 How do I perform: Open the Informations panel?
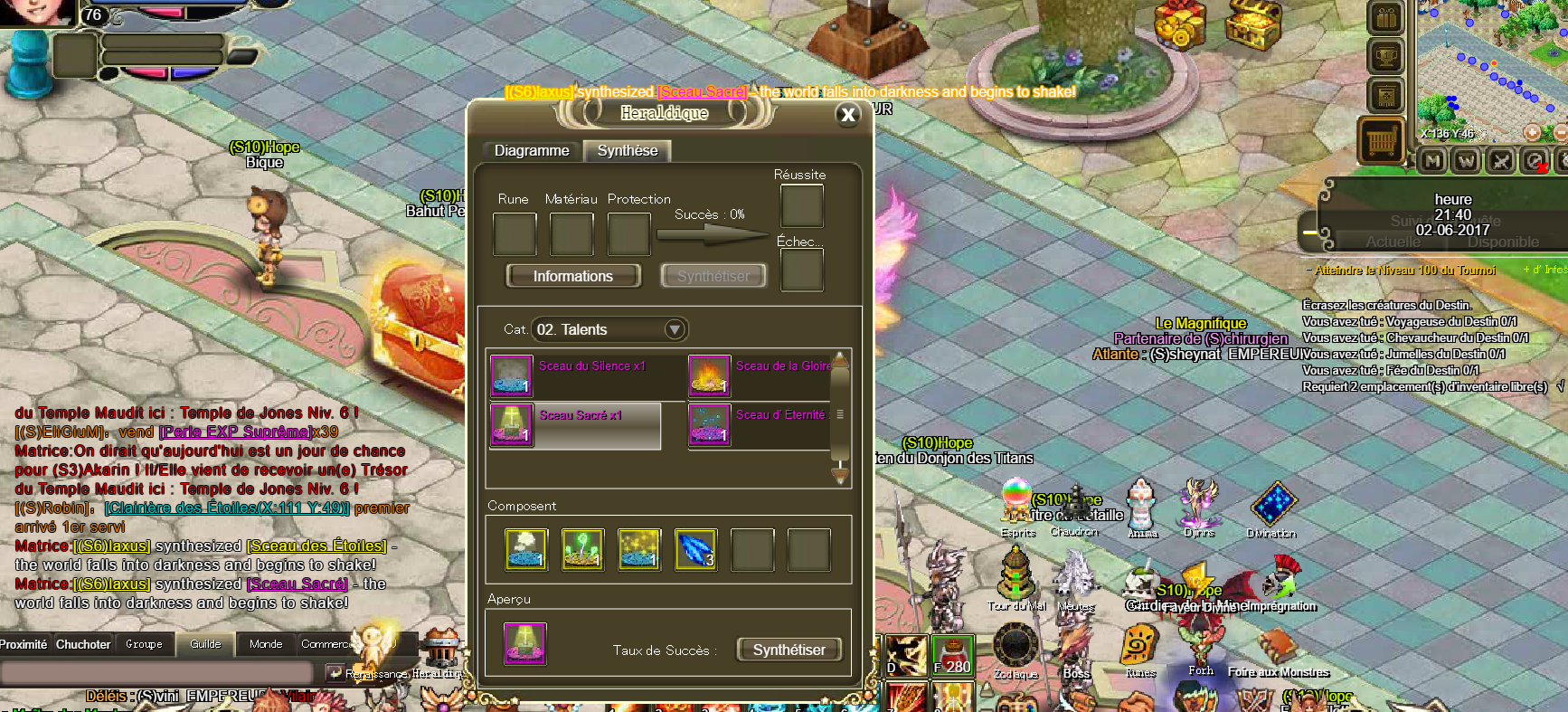point(572,276)
